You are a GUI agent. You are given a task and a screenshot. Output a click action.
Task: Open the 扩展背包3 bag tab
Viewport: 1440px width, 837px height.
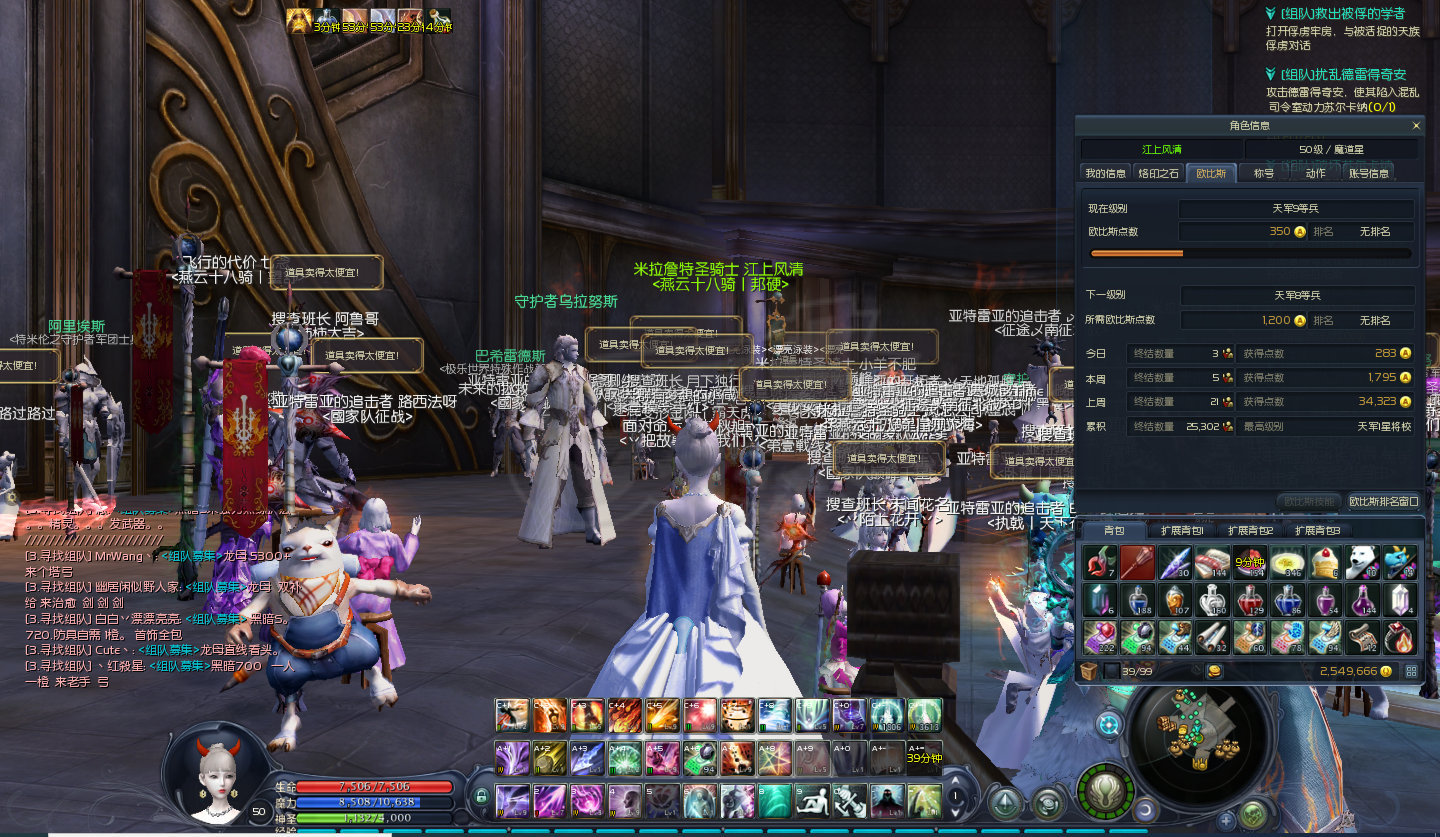click(x=1317, y=530)
